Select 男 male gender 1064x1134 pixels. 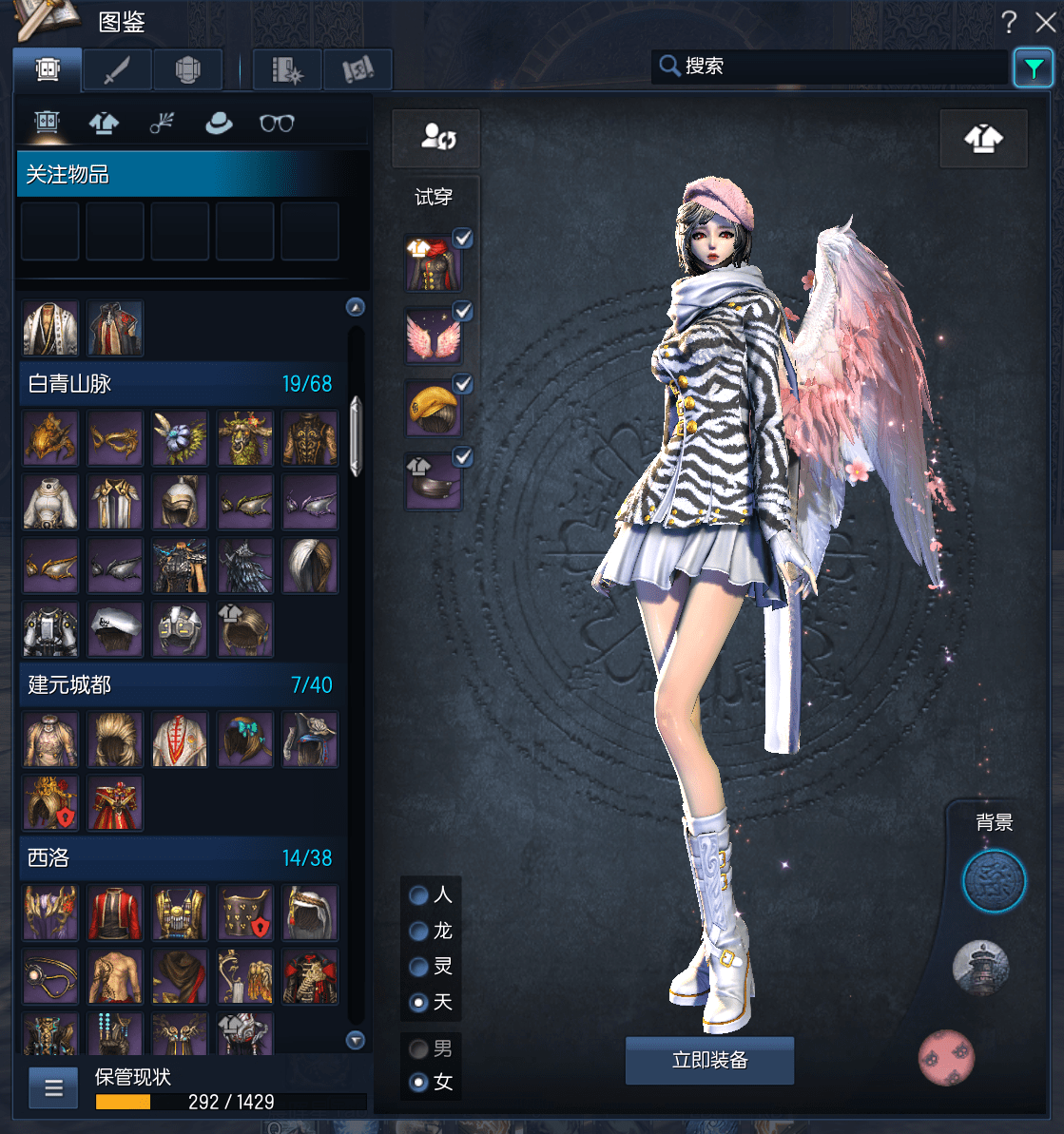418,1049
